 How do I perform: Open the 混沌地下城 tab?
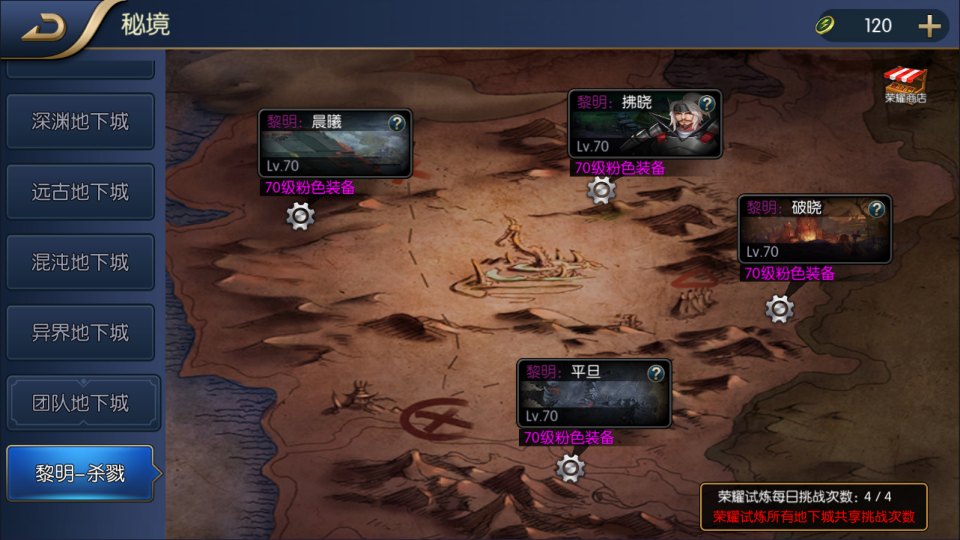(80, 262)
